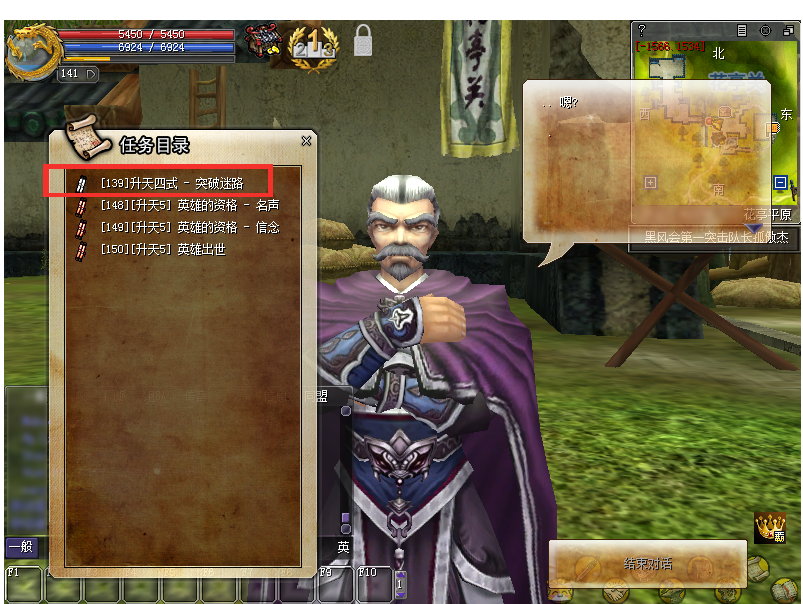
Task: Open quest [150] 英雄出世
Action: 162,249
